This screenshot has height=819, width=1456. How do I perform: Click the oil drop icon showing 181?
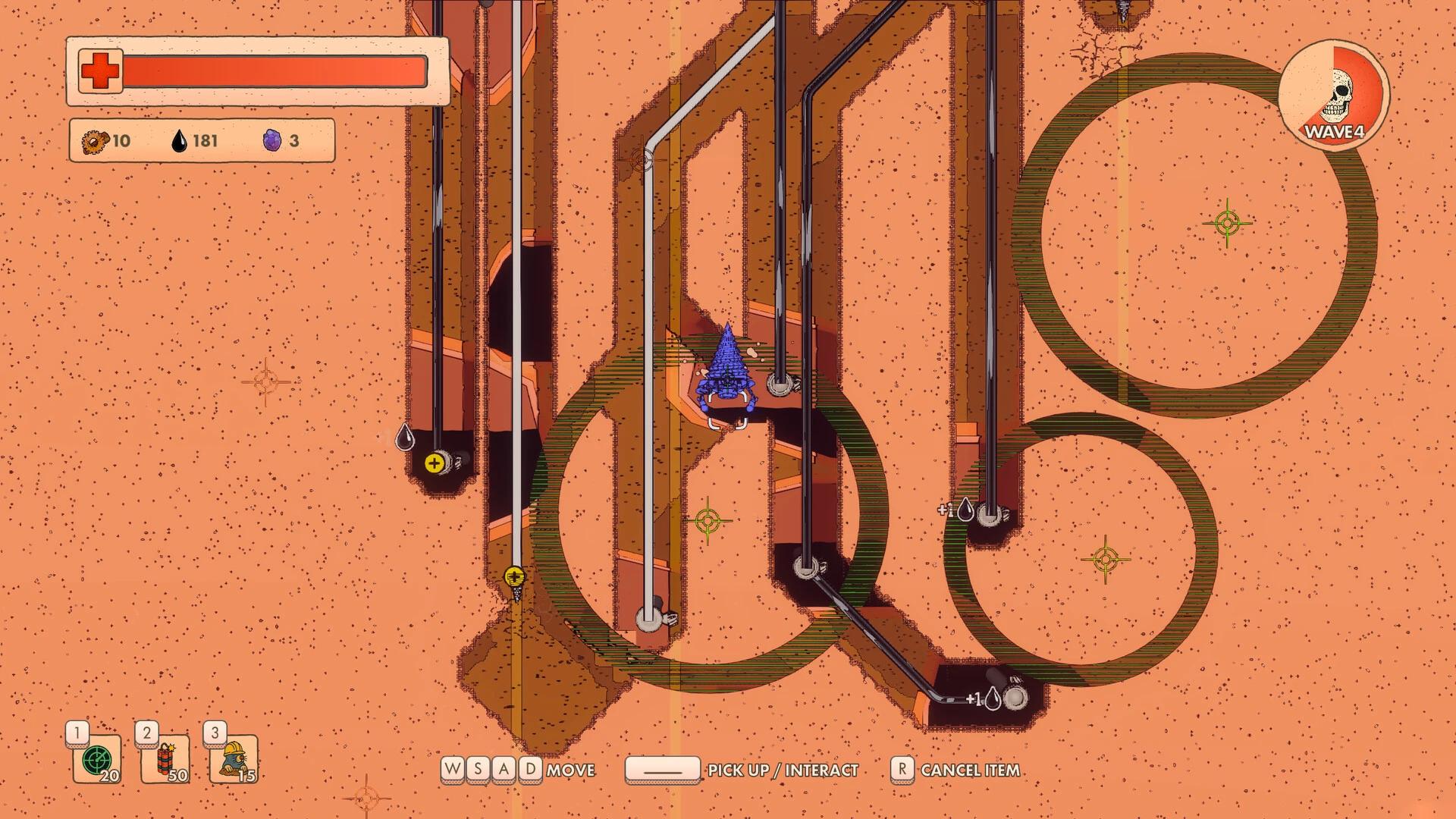[x=181, y=140]
